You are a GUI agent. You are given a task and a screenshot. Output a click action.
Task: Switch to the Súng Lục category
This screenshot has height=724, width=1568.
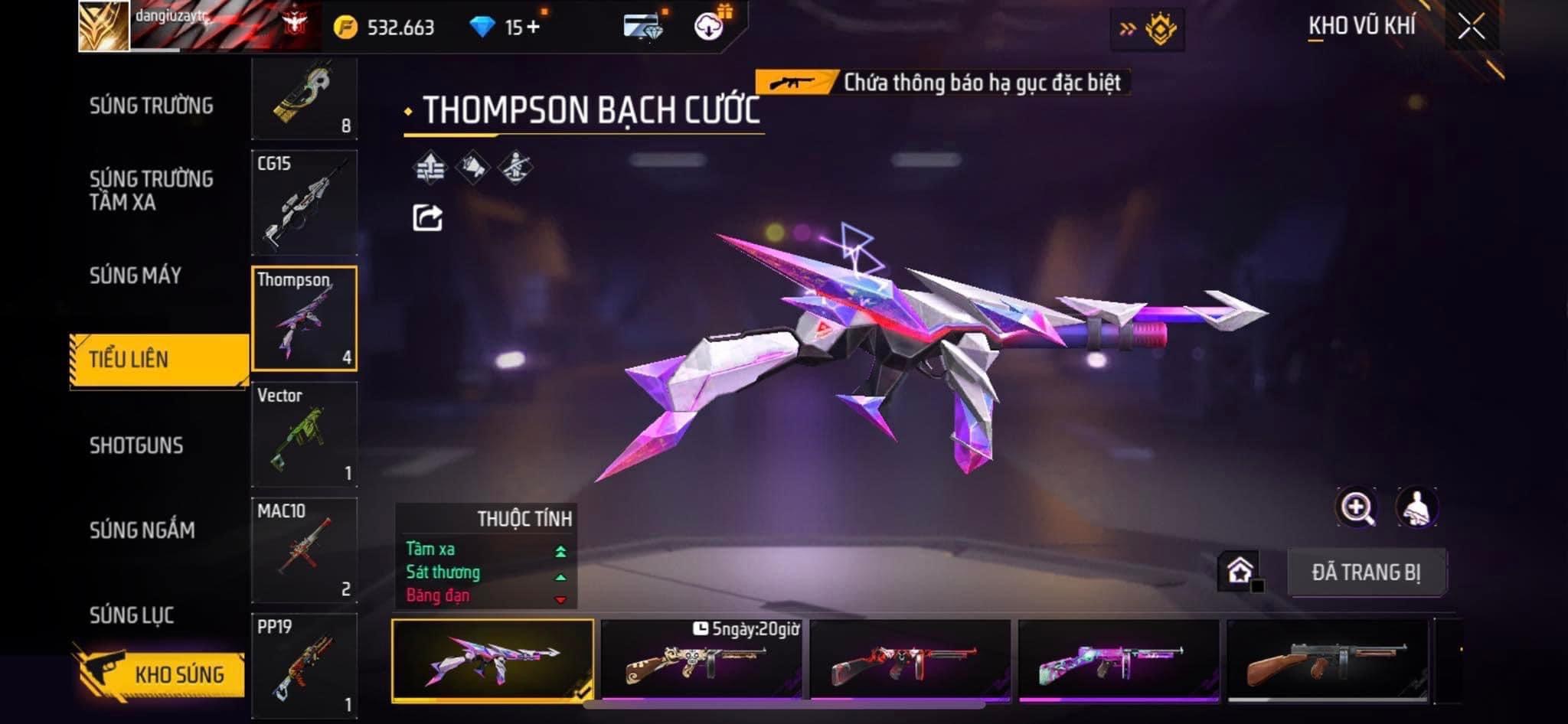pos(132,615)
